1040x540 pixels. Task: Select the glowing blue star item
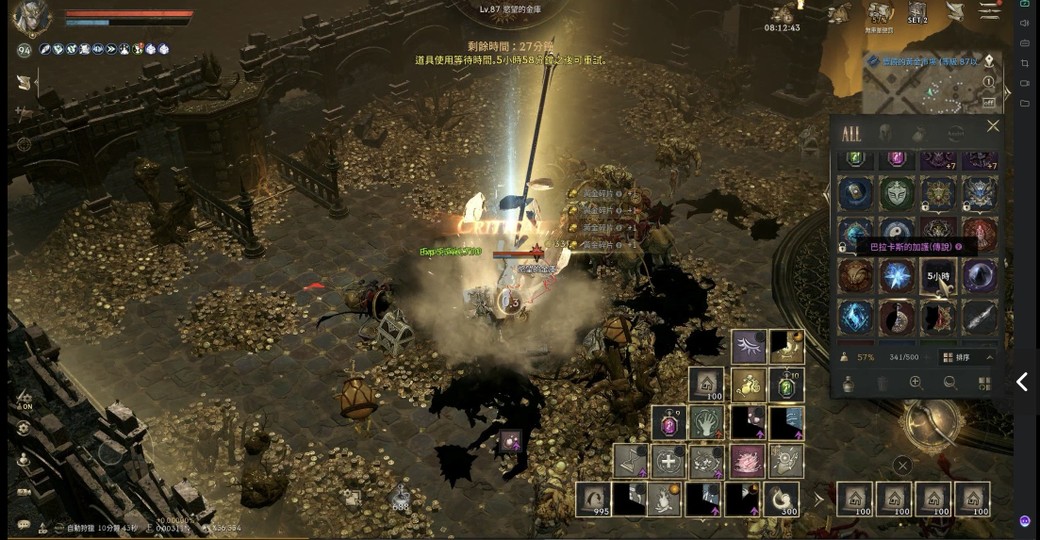pos(896,276)
